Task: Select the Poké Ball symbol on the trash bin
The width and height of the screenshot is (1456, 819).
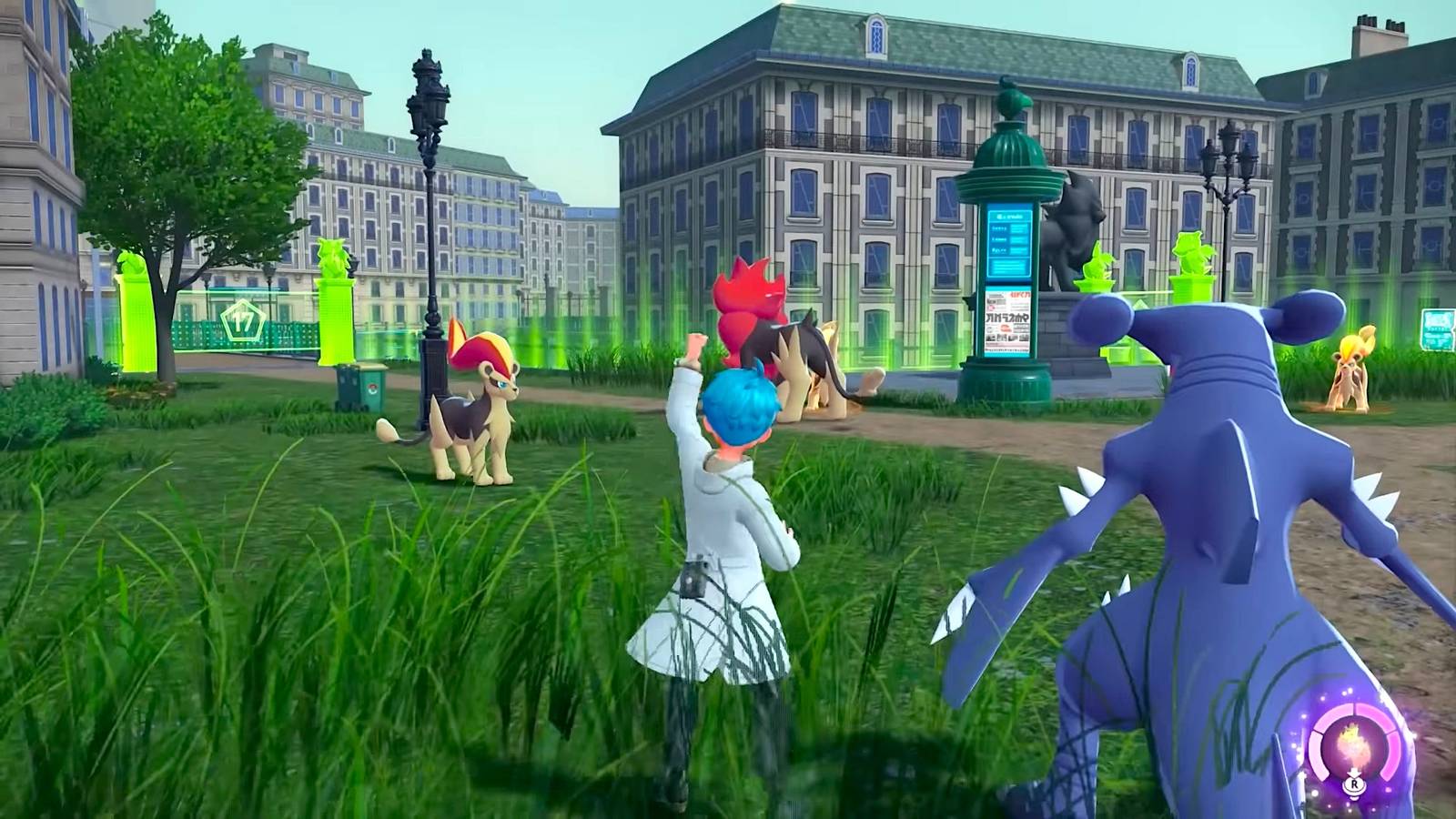Action: click(x=372, y=389)
